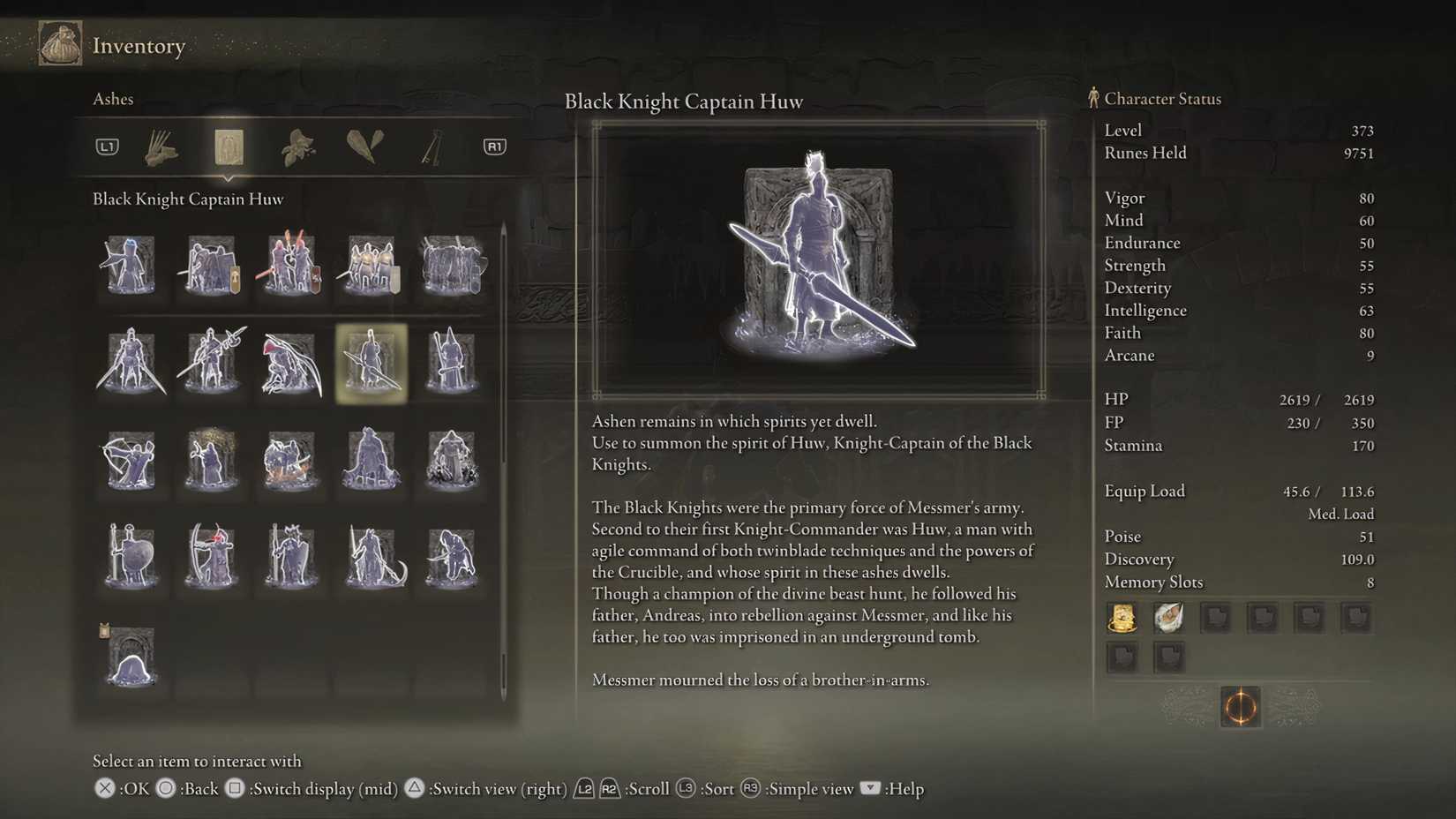This screenshot has height=819, width=1456.
Task: Click the Back prompt button
Action: 166,789
